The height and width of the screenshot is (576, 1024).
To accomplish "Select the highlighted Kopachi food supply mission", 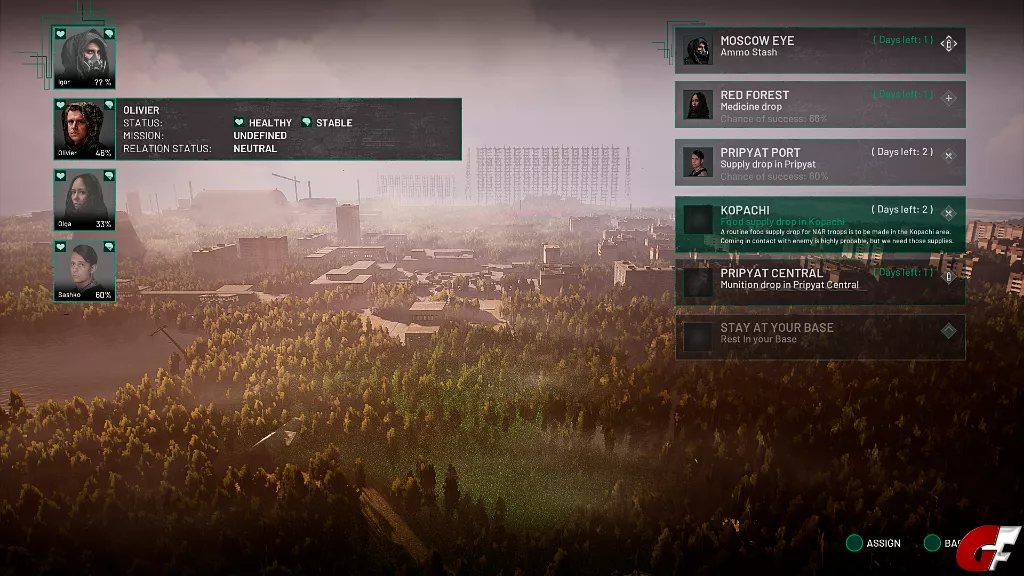I will coord(819,224).
